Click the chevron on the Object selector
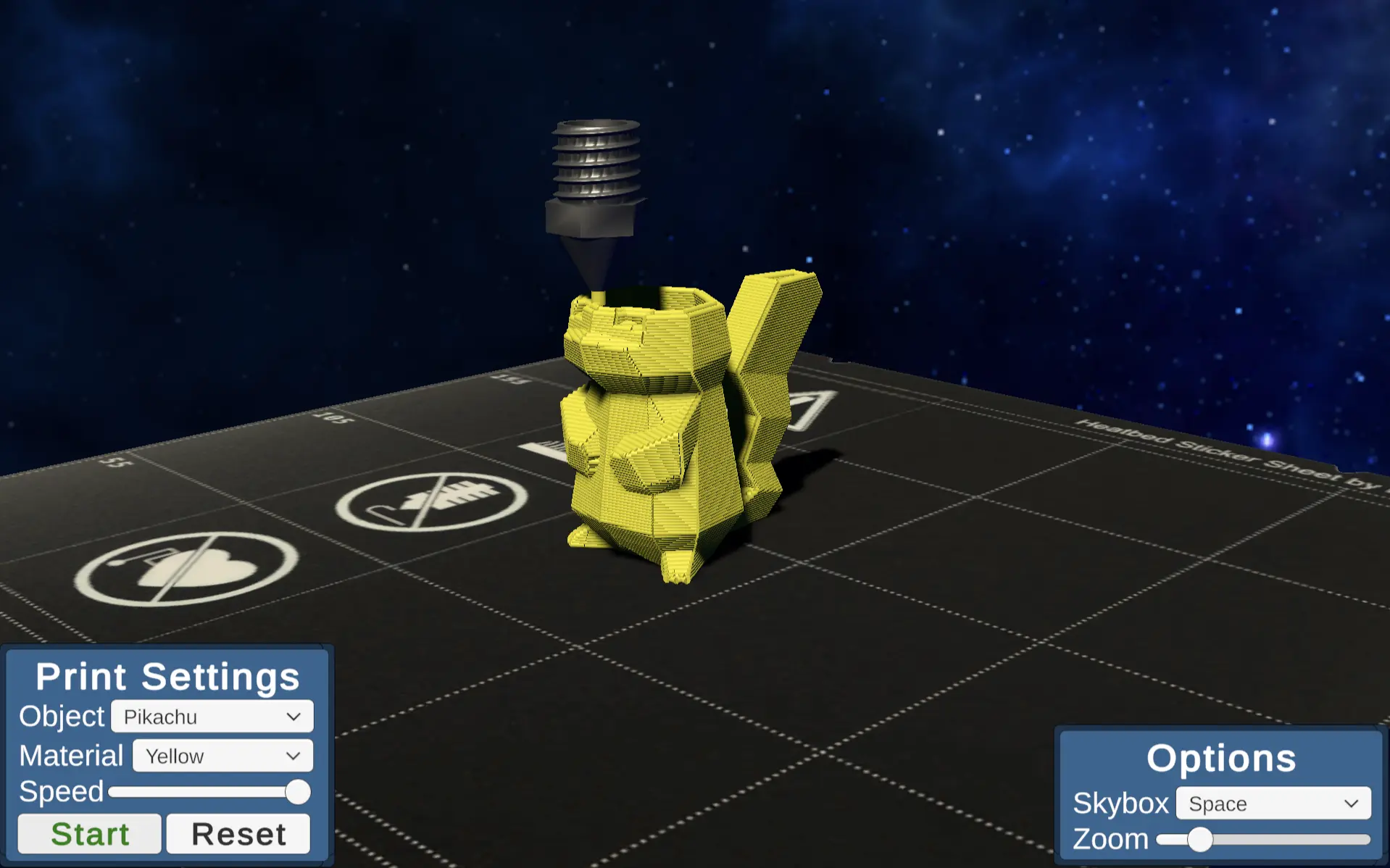Screen dimensions: 1390x868 coord(293,716)
